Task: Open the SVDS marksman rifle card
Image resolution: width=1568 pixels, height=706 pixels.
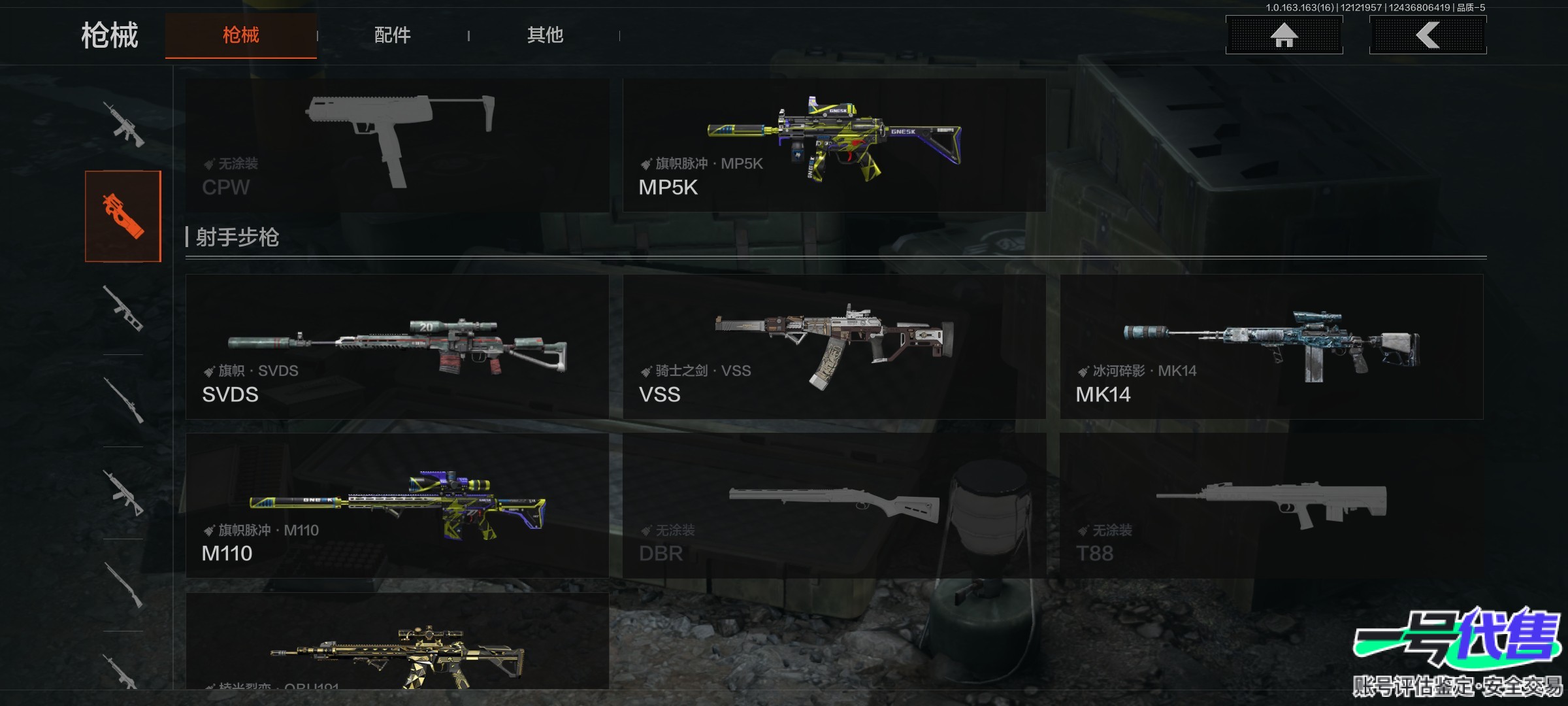Action: pyautogui.click(x=397, y=346)
